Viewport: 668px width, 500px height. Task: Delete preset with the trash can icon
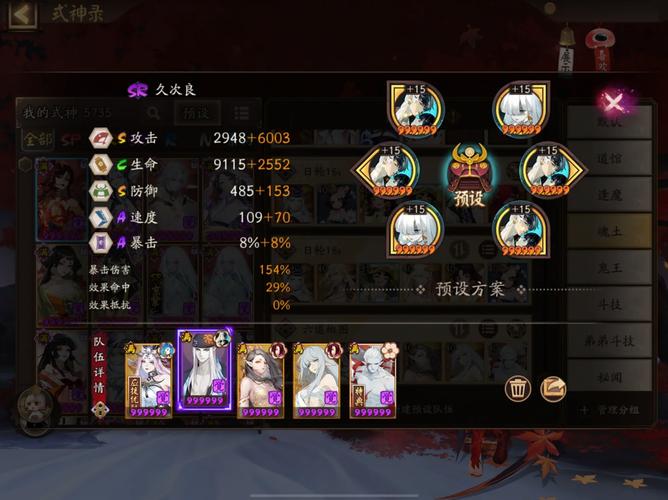[518, 388]
